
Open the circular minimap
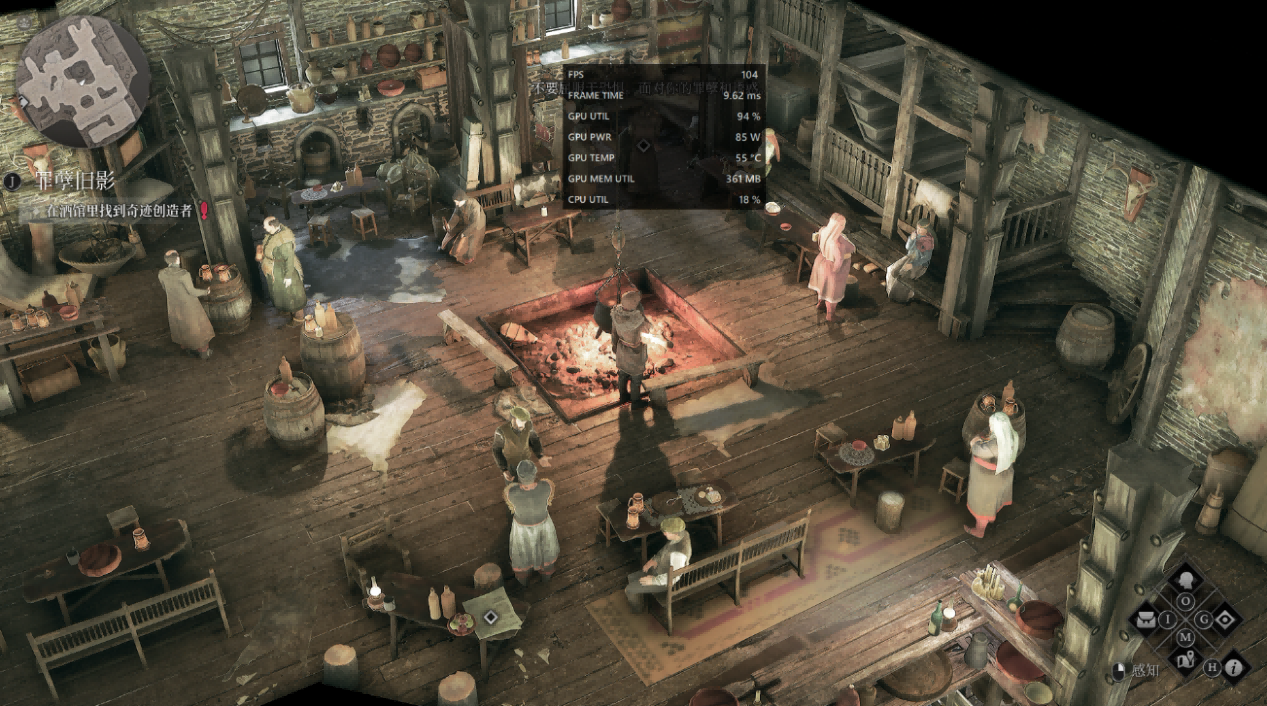tap(82, 81)
